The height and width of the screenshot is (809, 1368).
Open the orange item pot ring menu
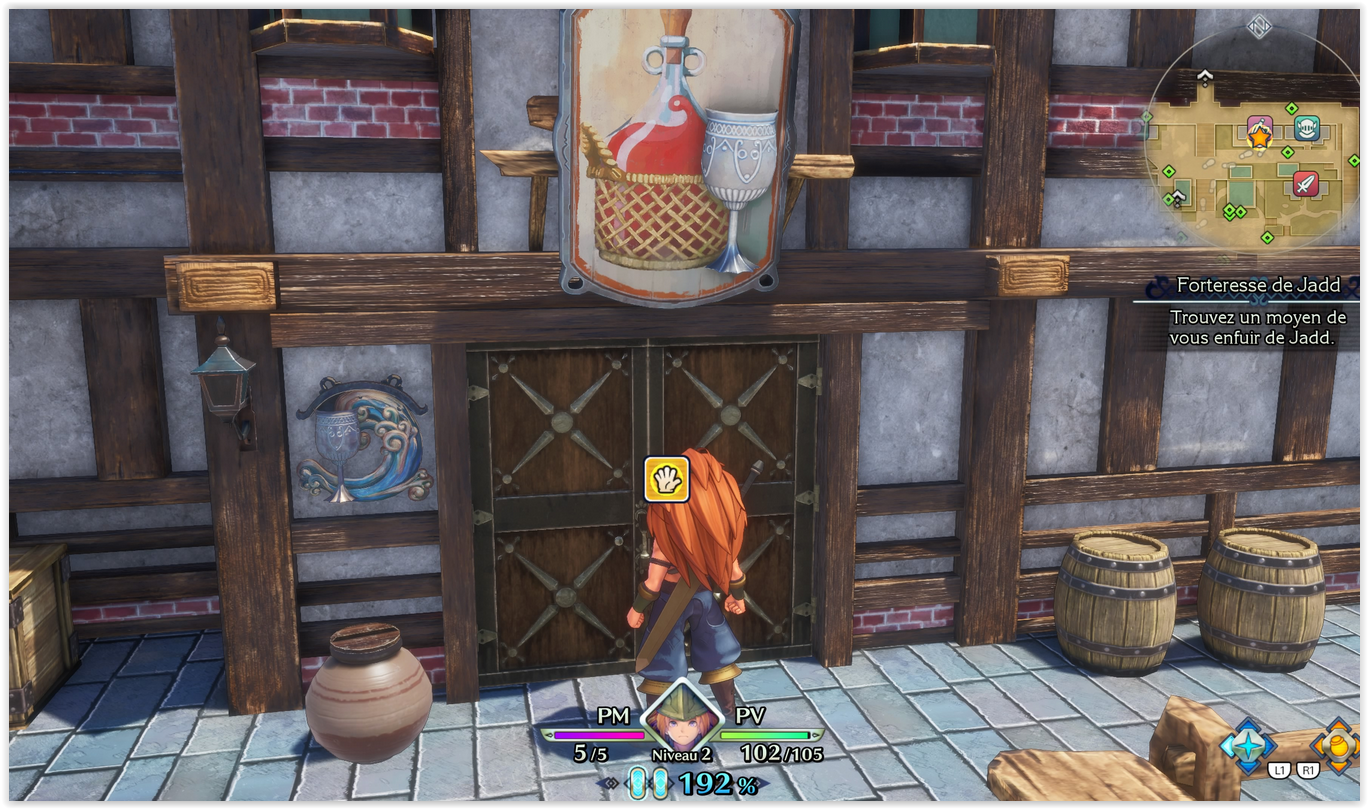[x=1337, y=744]
